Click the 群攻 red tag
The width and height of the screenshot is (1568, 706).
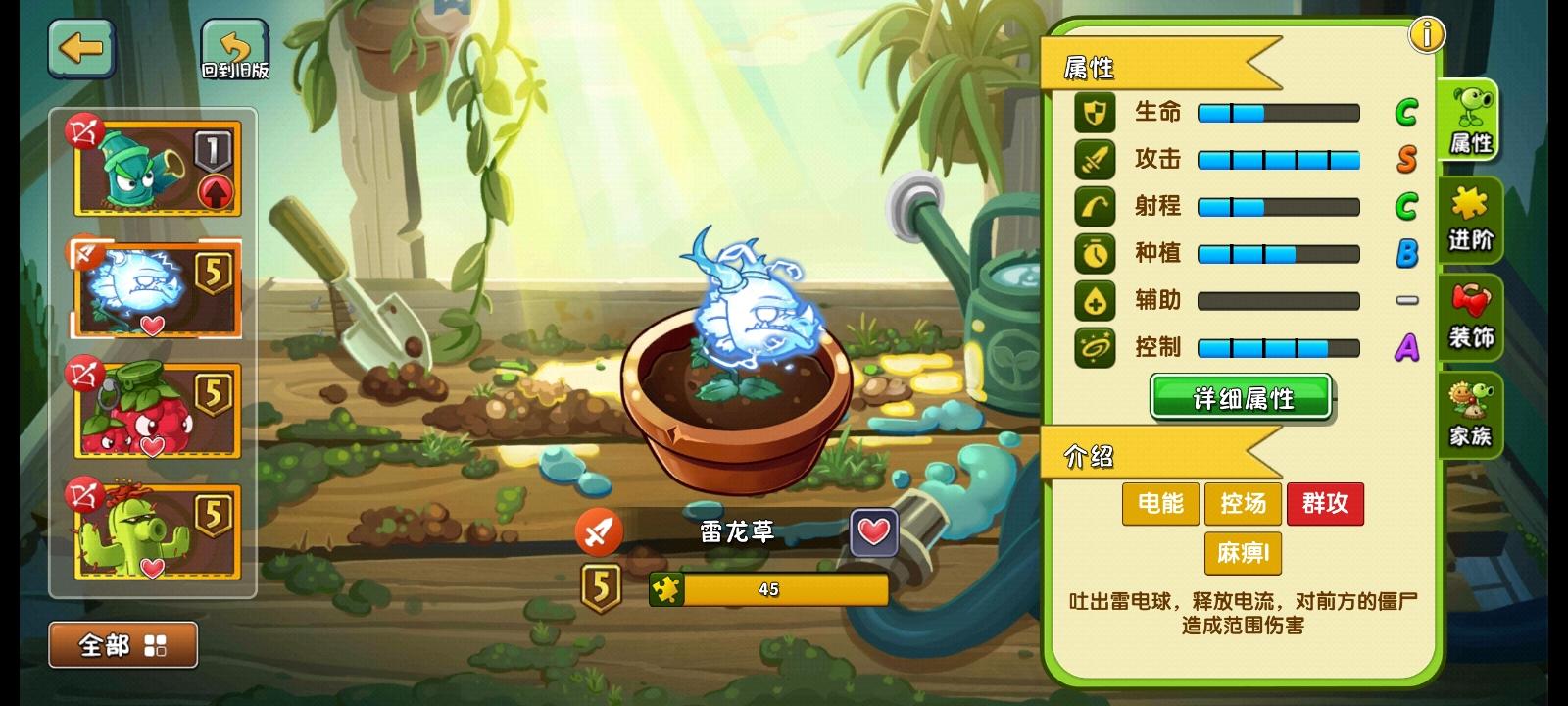(1325, 504)
